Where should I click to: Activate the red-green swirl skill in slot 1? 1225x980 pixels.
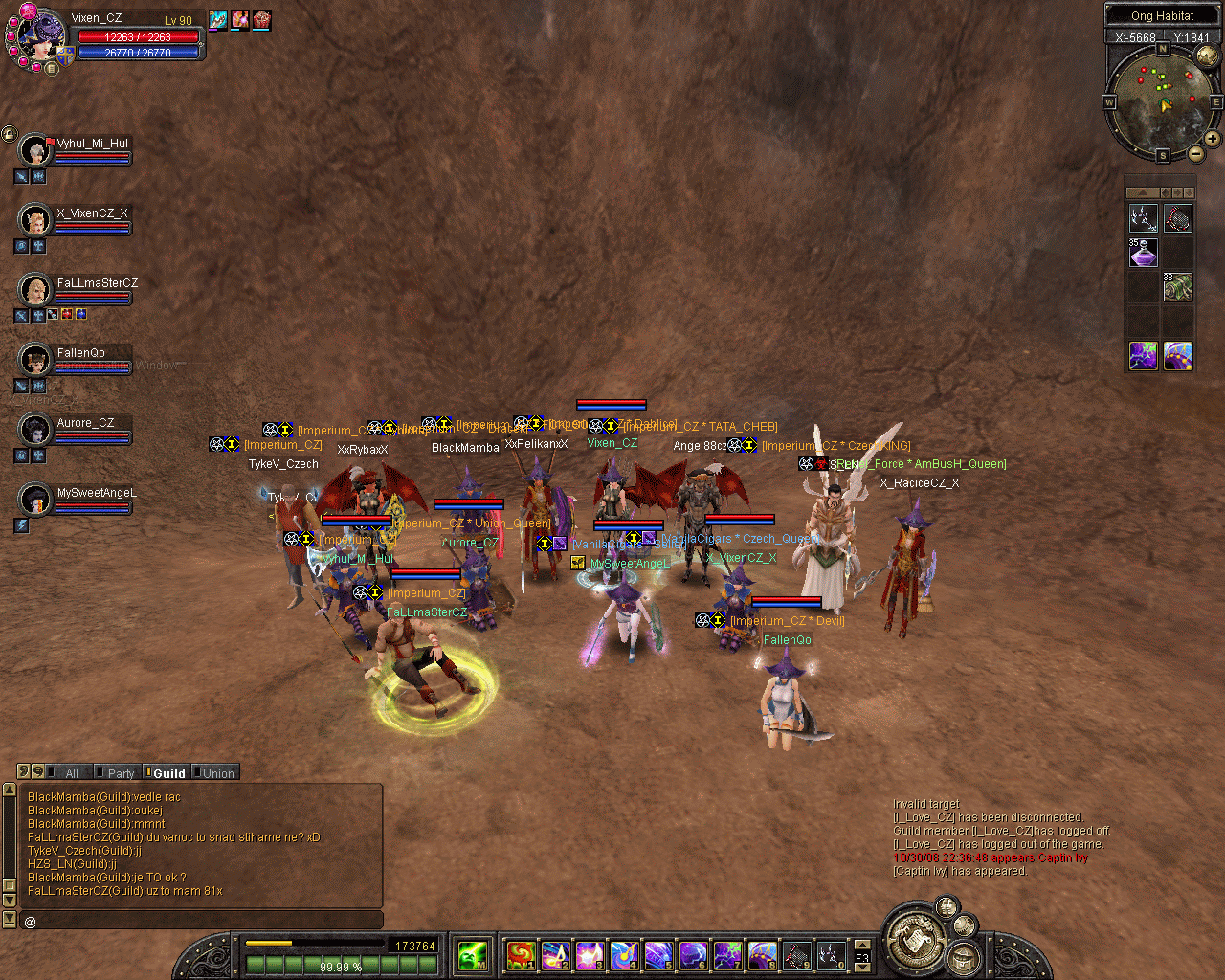point(521,954)
